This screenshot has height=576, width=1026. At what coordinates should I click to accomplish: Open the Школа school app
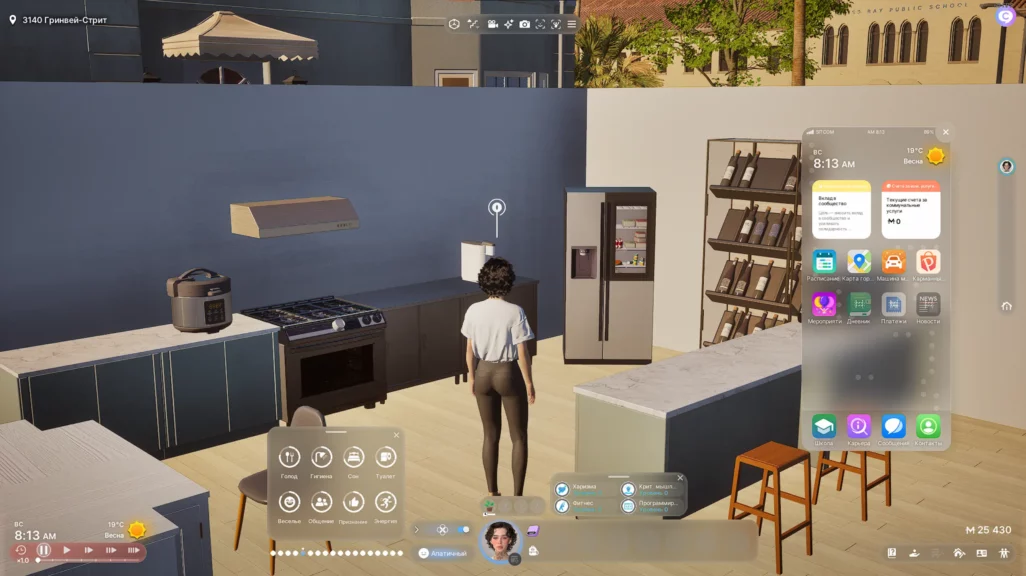pyautogui.click(x=824, y=426)
